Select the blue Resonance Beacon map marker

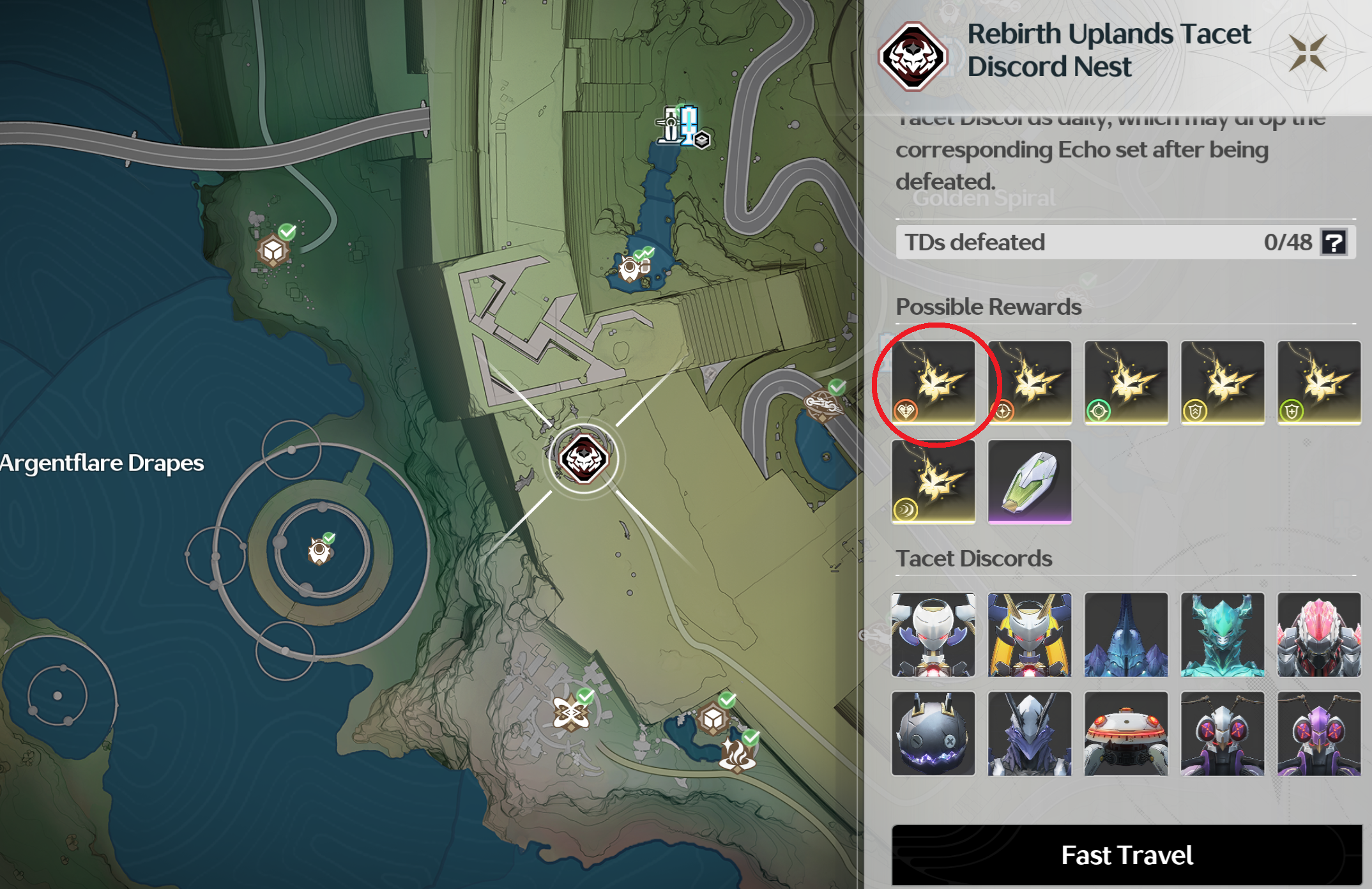click(x=681, y=125)
